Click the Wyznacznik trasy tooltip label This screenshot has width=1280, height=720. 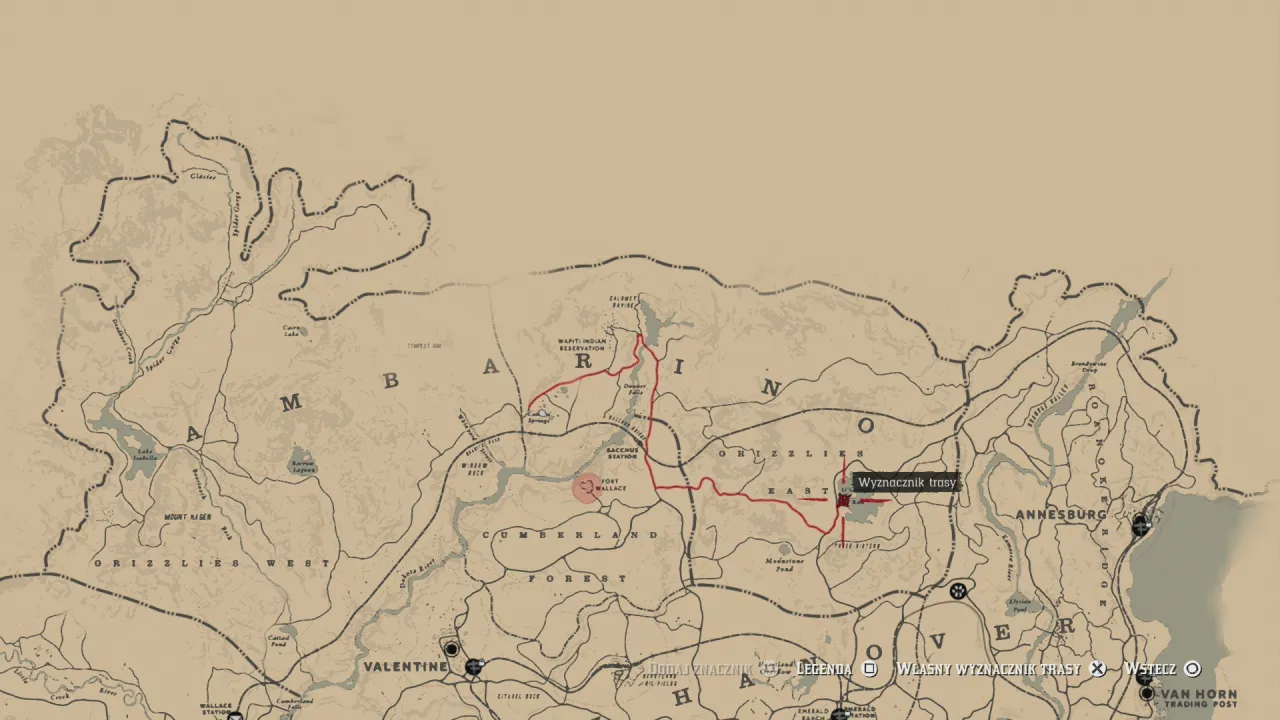point(906,481)
